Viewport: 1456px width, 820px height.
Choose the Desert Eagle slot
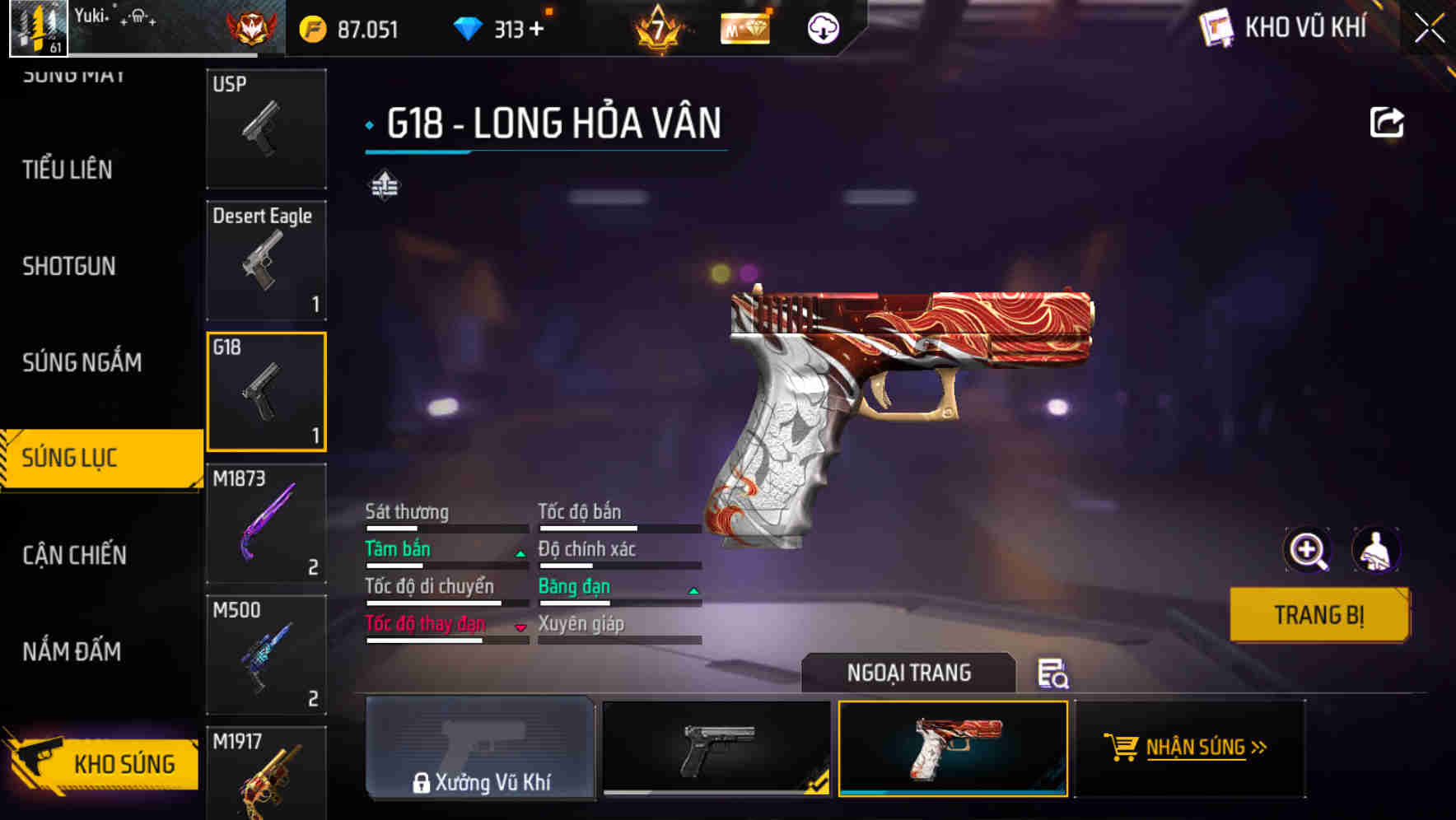(265, 260)
